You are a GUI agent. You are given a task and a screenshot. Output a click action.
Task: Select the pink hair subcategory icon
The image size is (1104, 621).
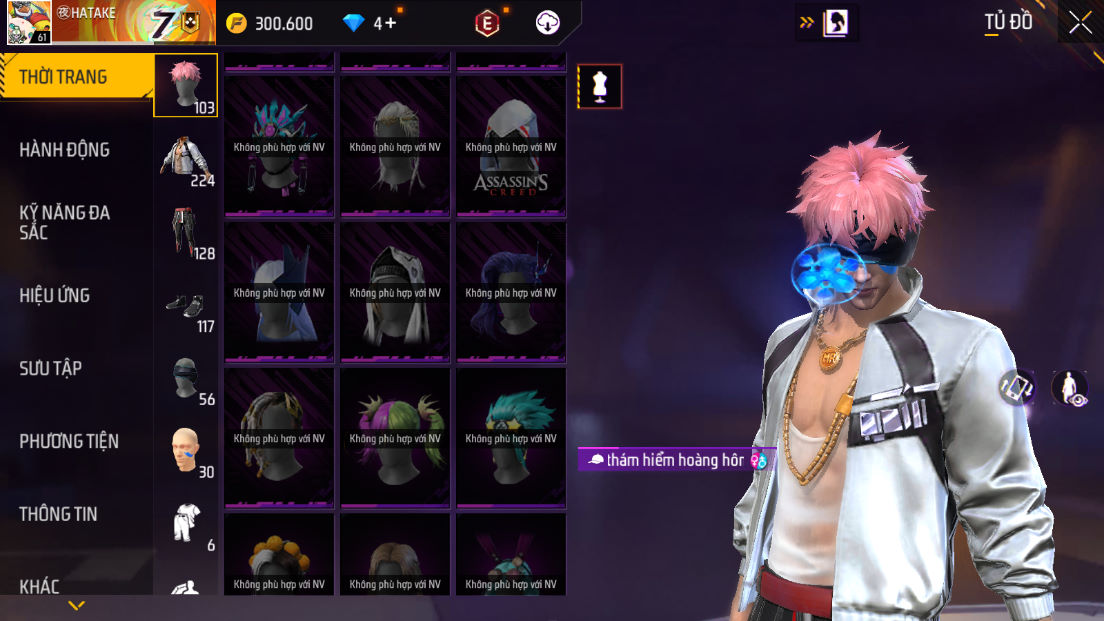[x=185, y=85]
